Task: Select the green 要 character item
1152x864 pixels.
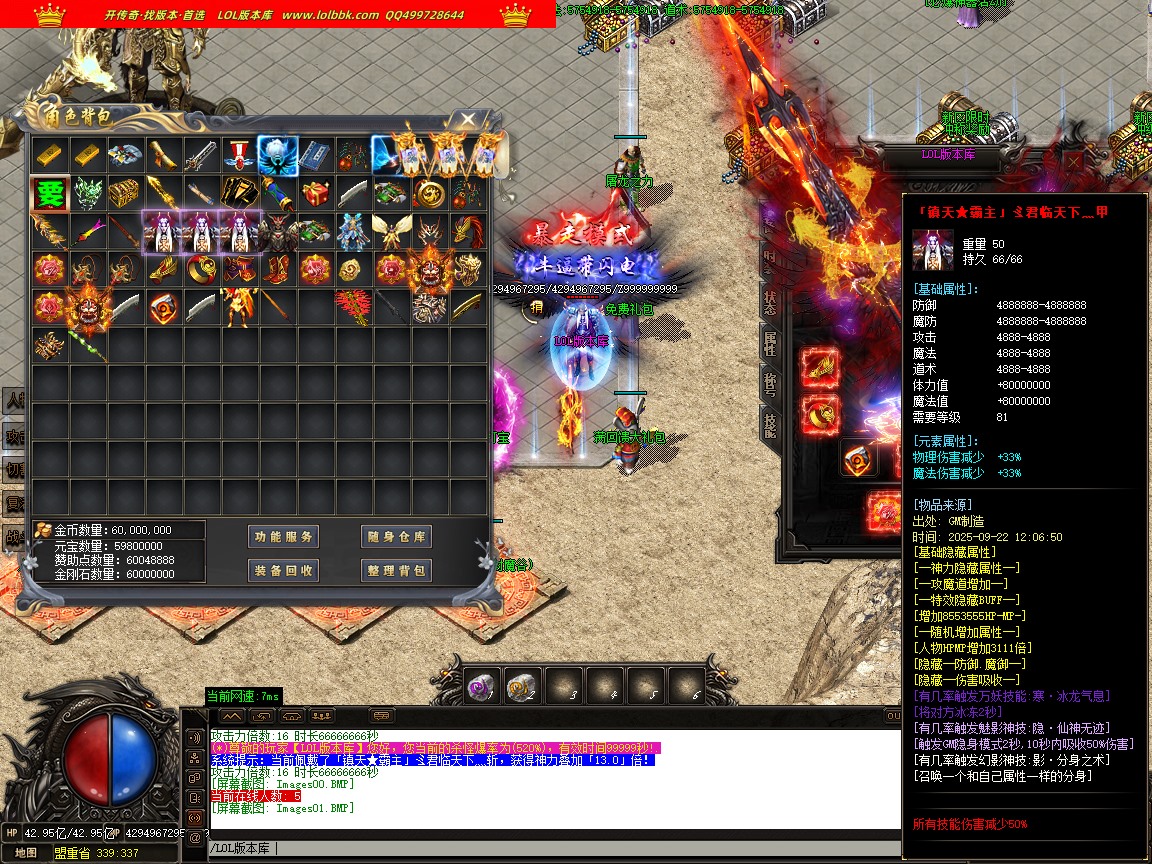Action: coord(49,193)
